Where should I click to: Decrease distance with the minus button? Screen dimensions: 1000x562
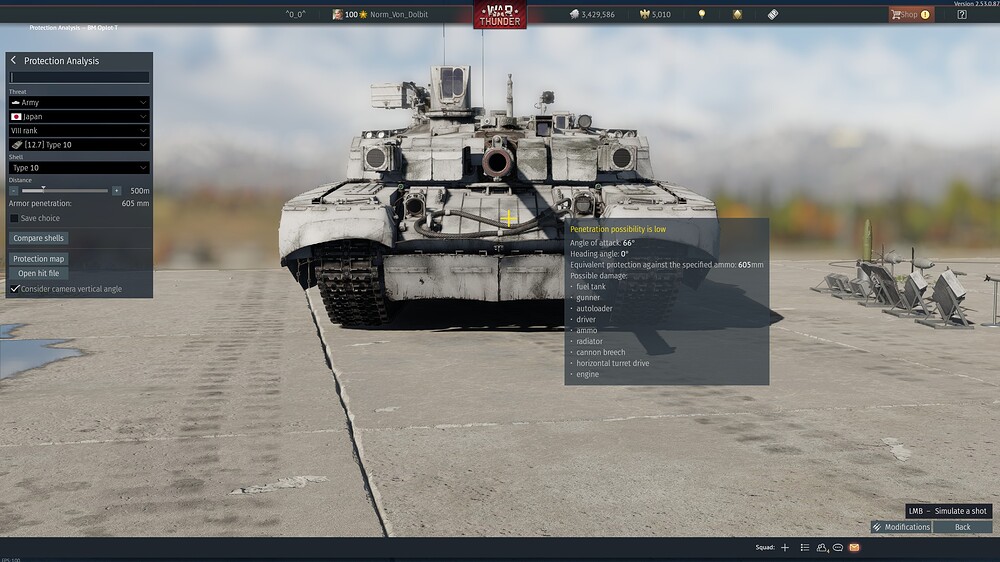tap(14, 190)
